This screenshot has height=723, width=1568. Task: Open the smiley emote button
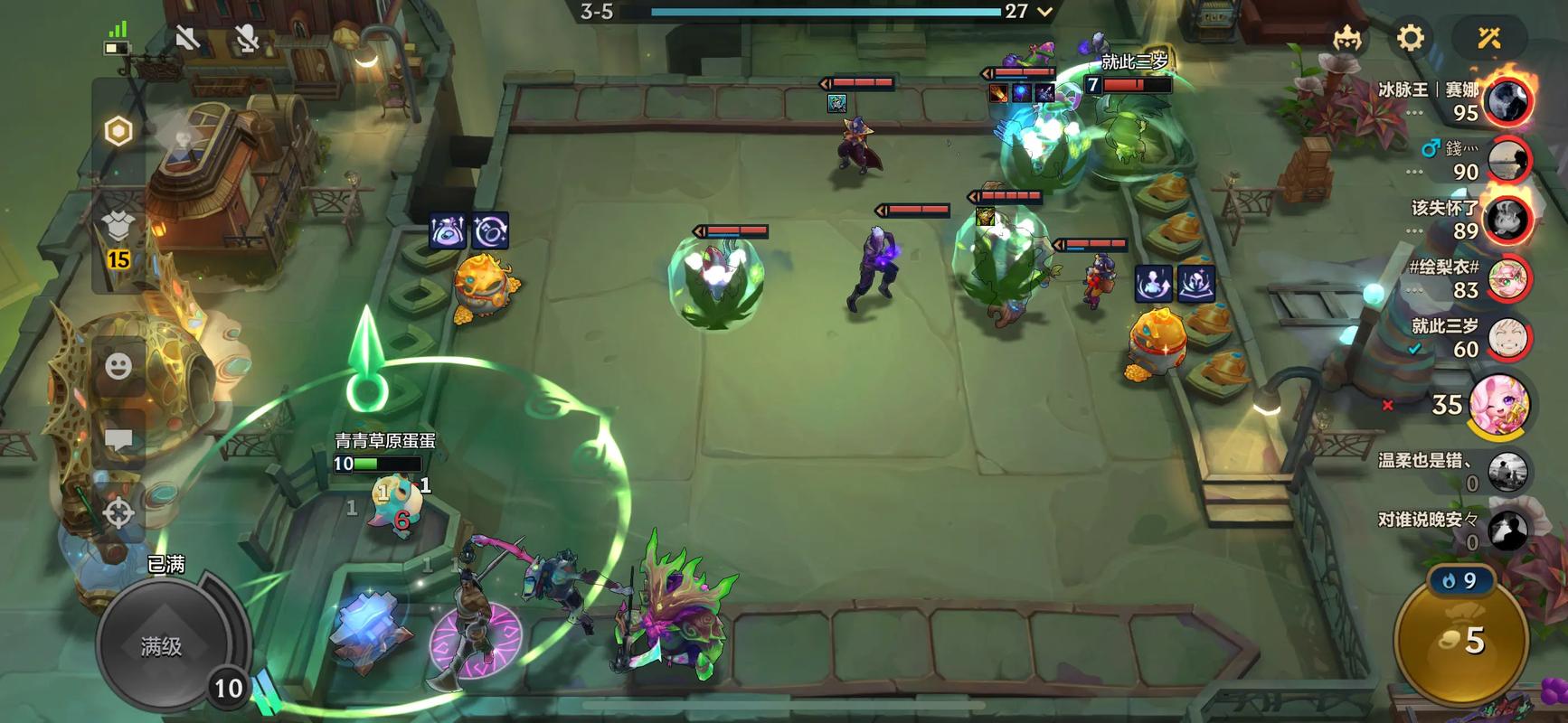[x=118, y=366]
